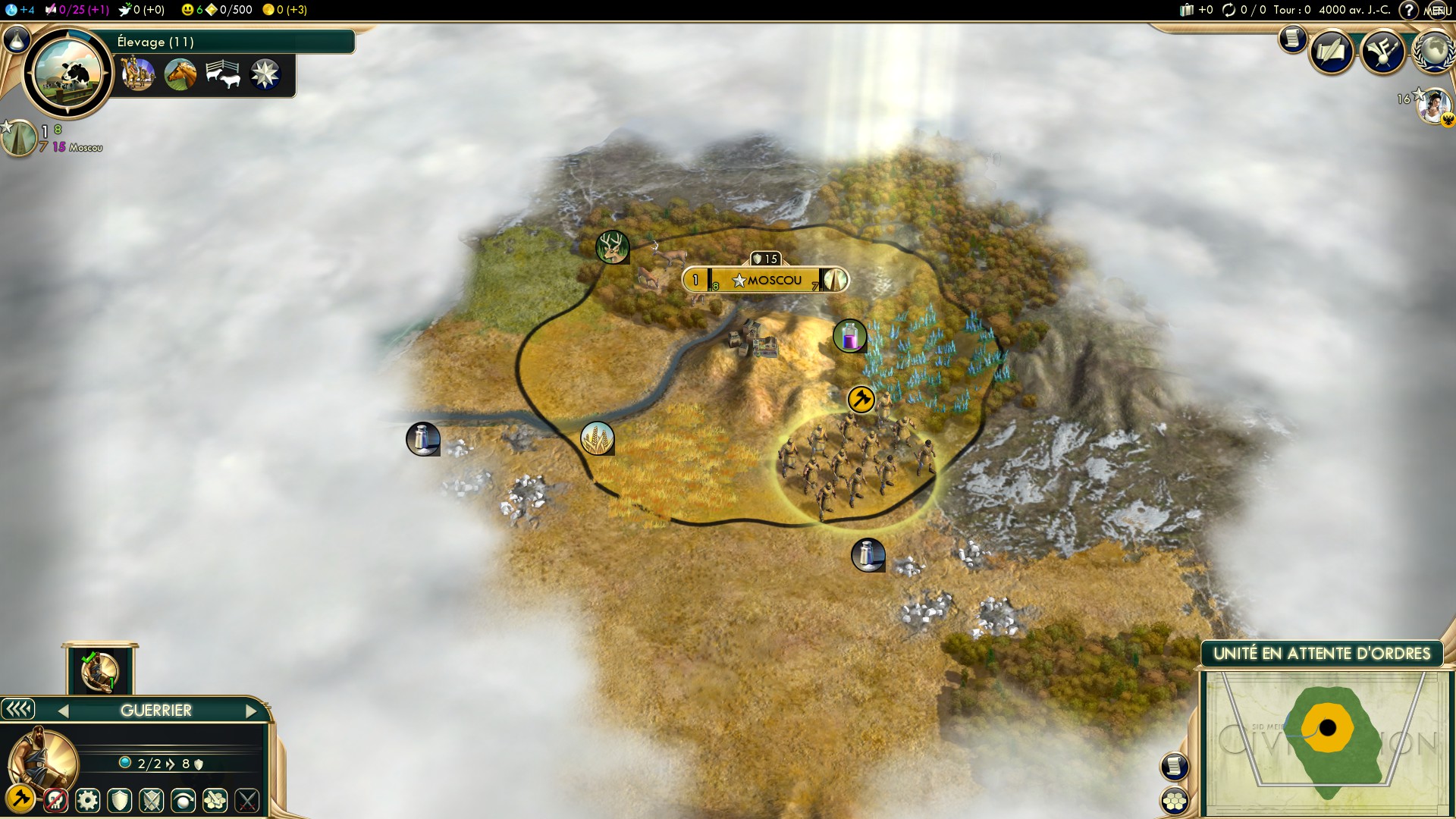Open the social policies scroll and quill
The width and height of the screenshot is (1456, 819).
[1332, 52]
